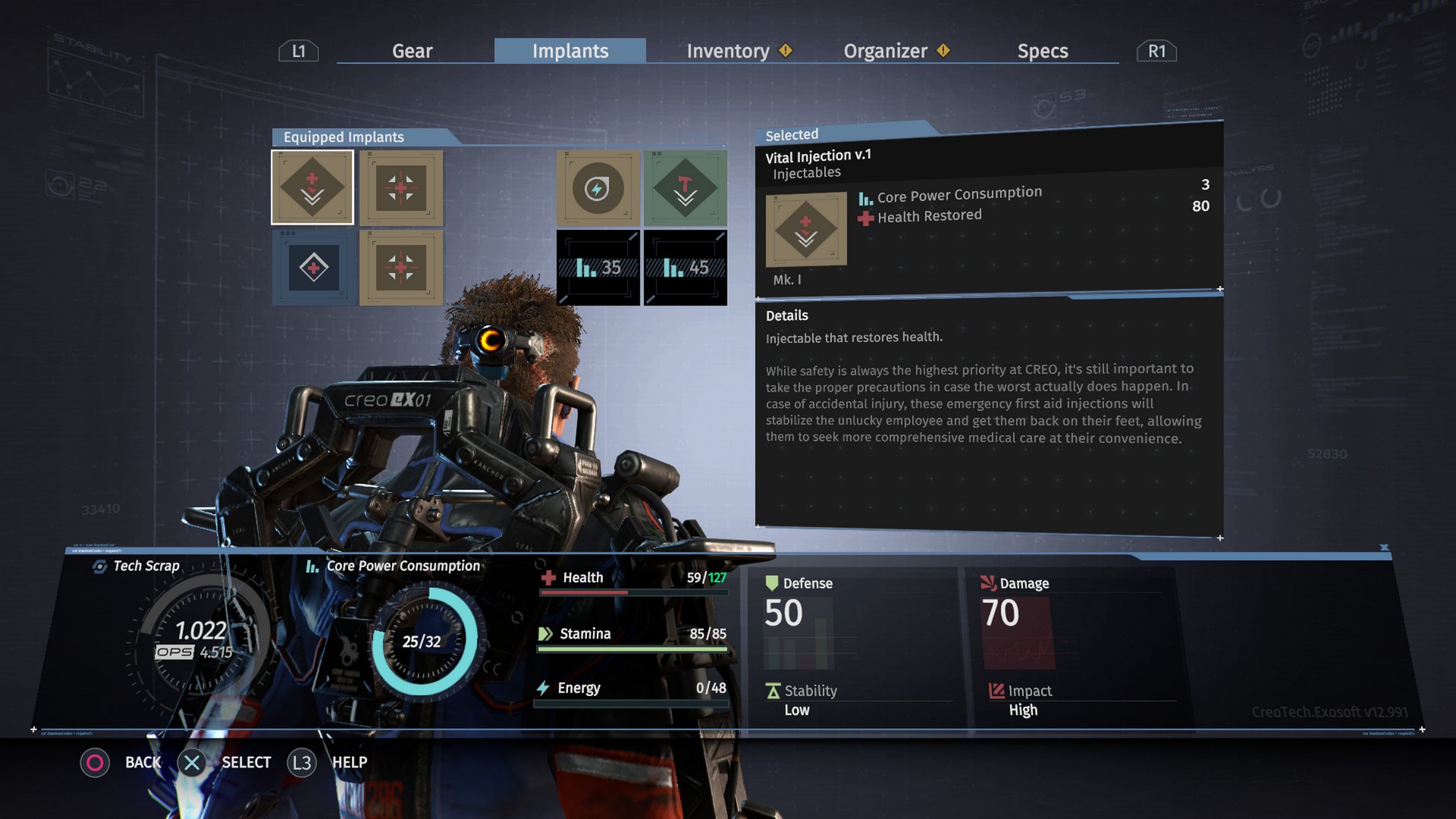Viewport: 1456px width, 819px height.
Task: Pick the green hammer implant slot
Action: pos(686,188)
